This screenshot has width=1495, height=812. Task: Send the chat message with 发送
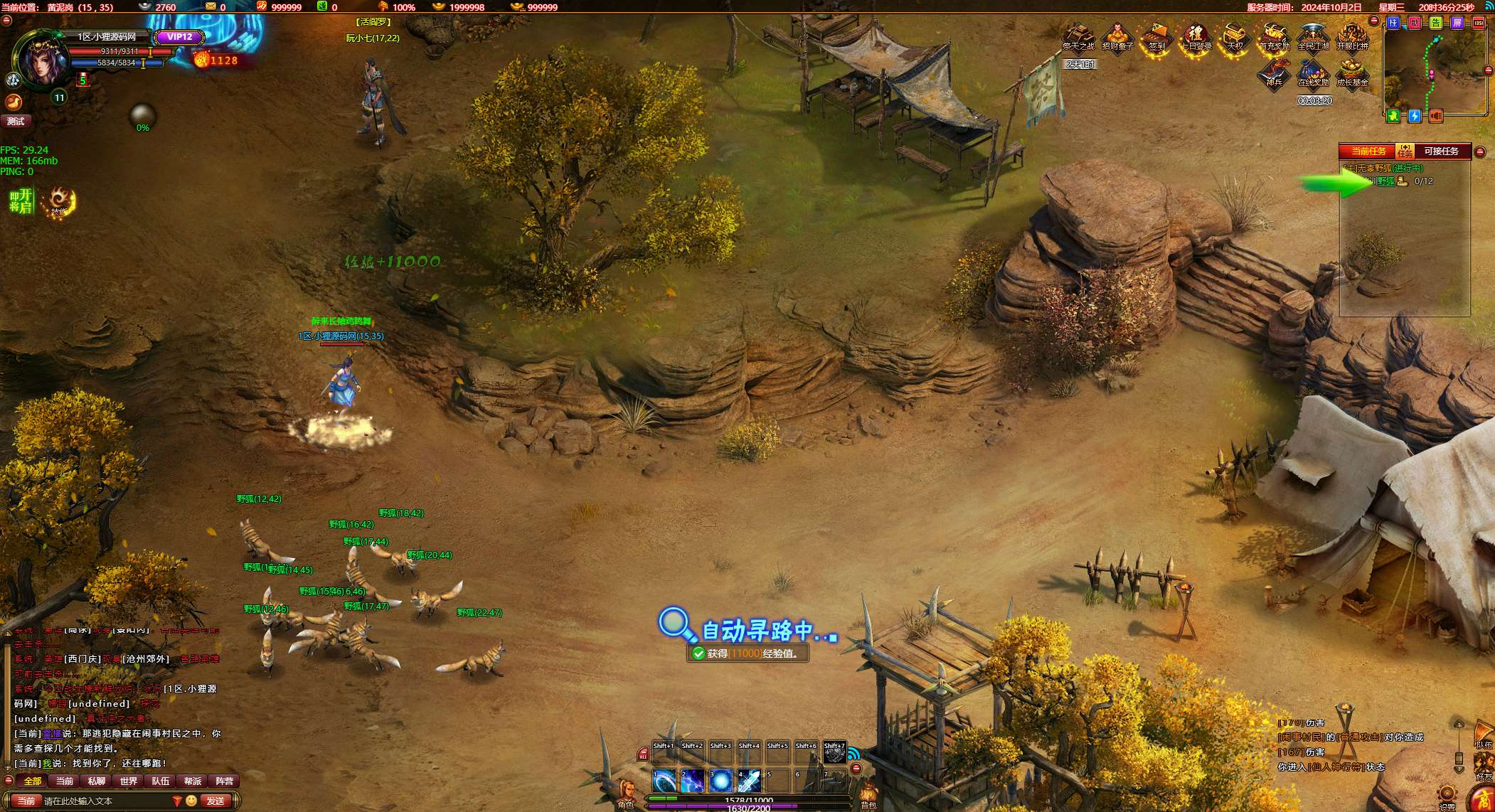pos(215,801)
